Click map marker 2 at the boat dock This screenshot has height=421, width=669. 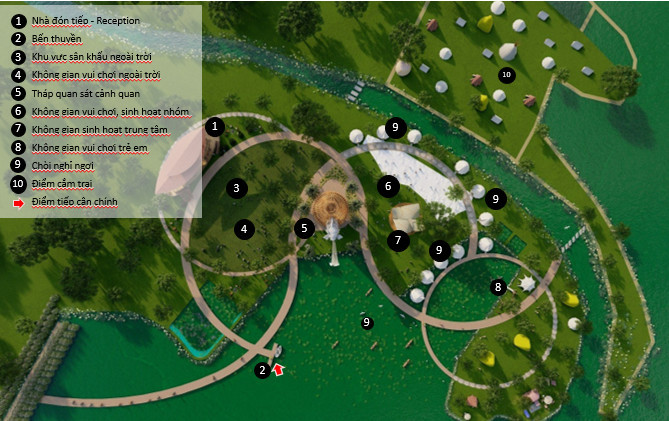[x=262, y=370]
